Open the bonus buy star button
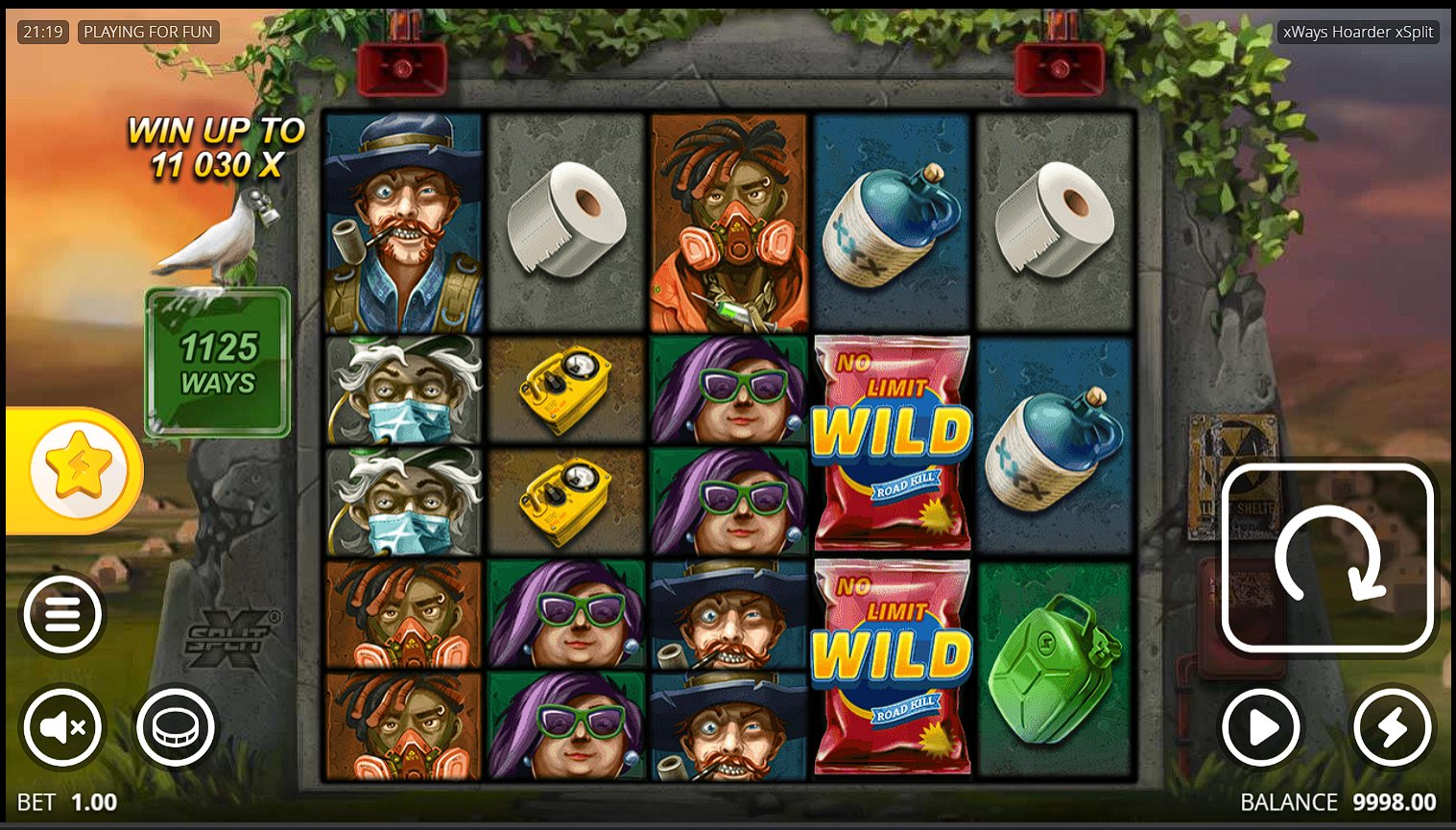 (77, 470)
